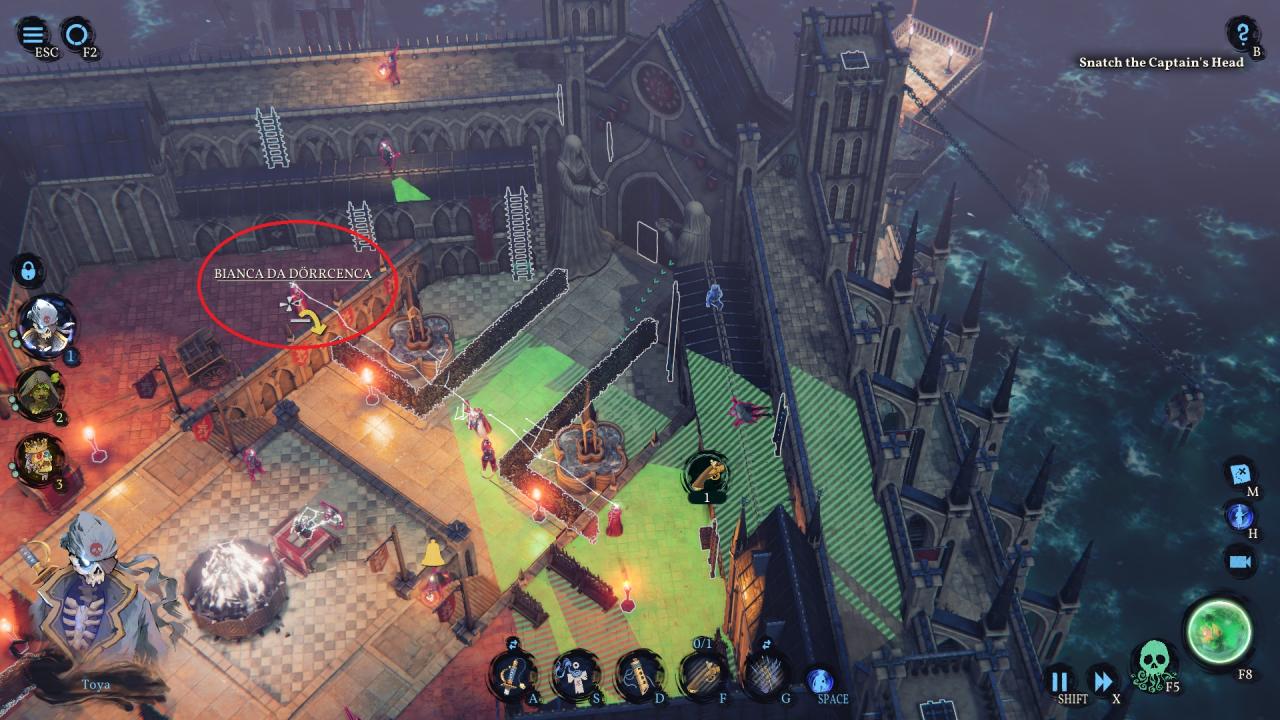Select the crowned skull crew member portrait

coord(40,460)
